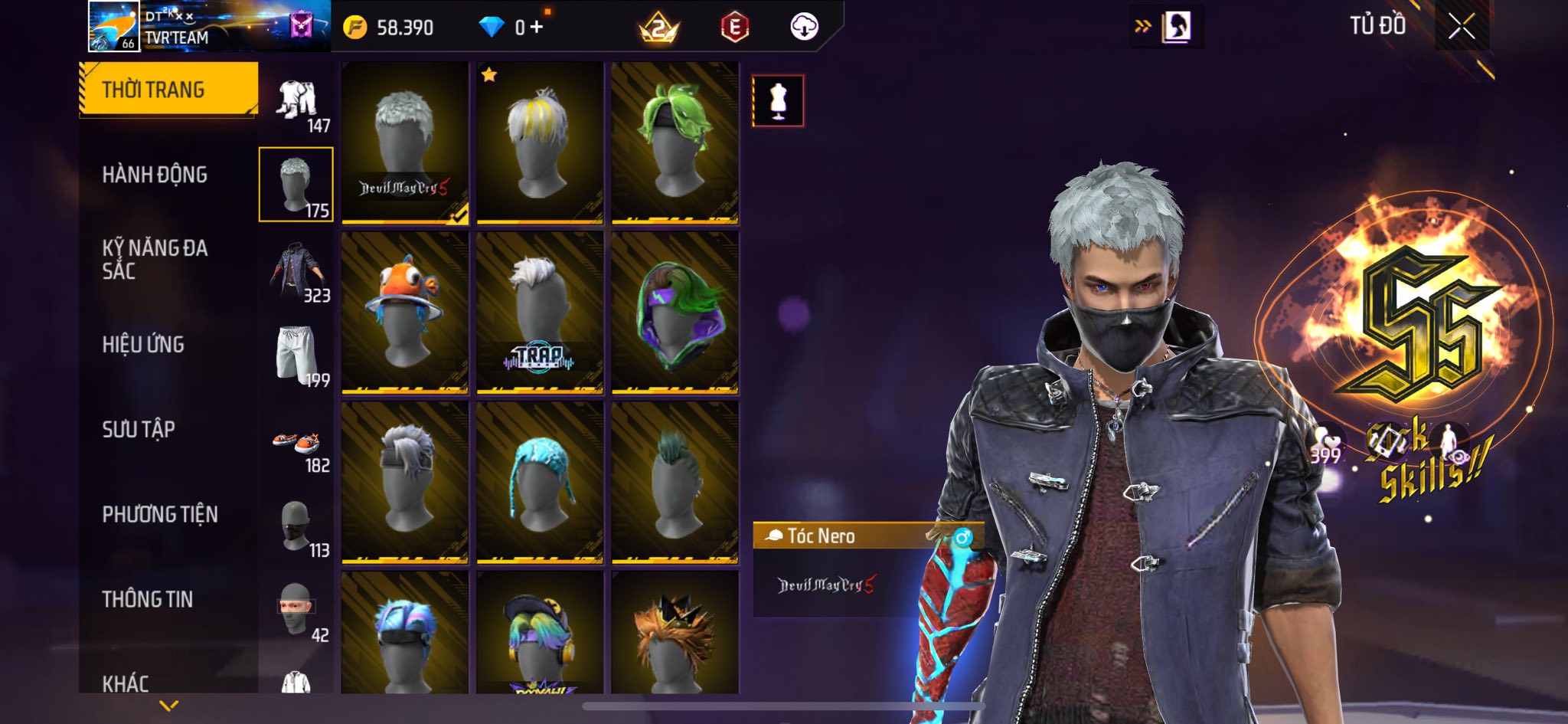This screenshot has height=724, width=1568.
Task: Select the TRAP white hair item
Action: 540,313
